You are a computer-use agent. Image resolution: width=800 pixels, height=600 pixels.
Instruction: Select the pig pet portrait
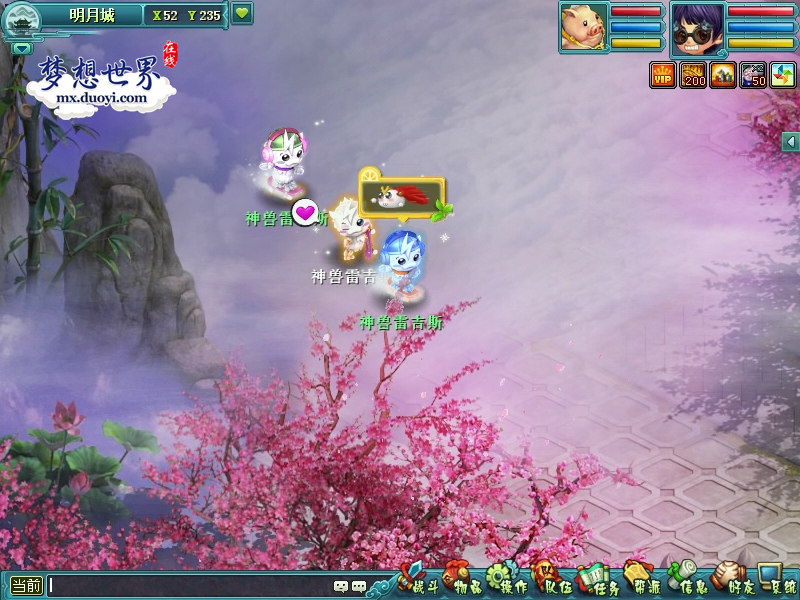coord(582,26)
